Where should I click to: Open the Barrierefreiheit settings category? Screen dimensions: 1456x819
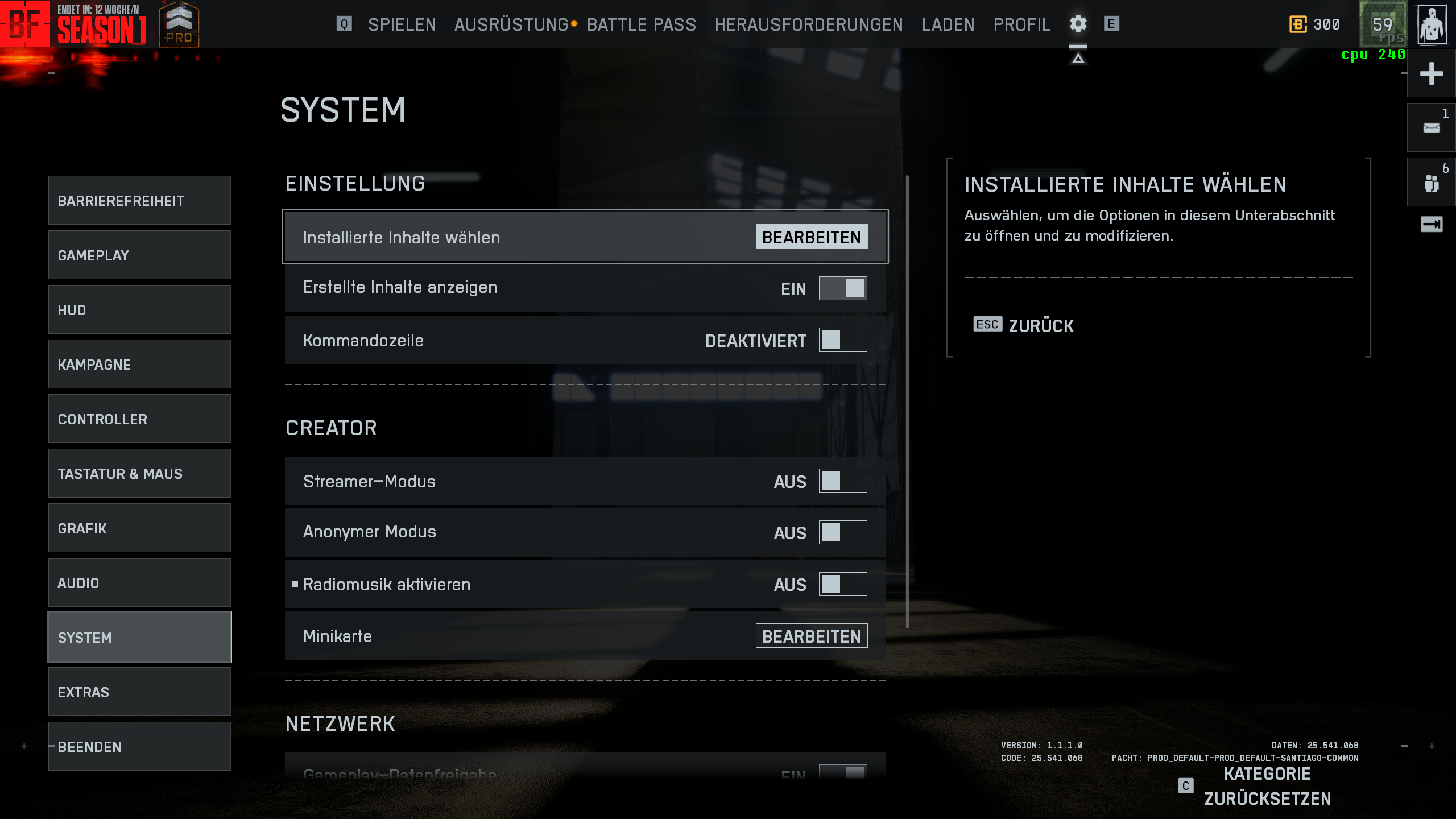(x=139, y=201)
